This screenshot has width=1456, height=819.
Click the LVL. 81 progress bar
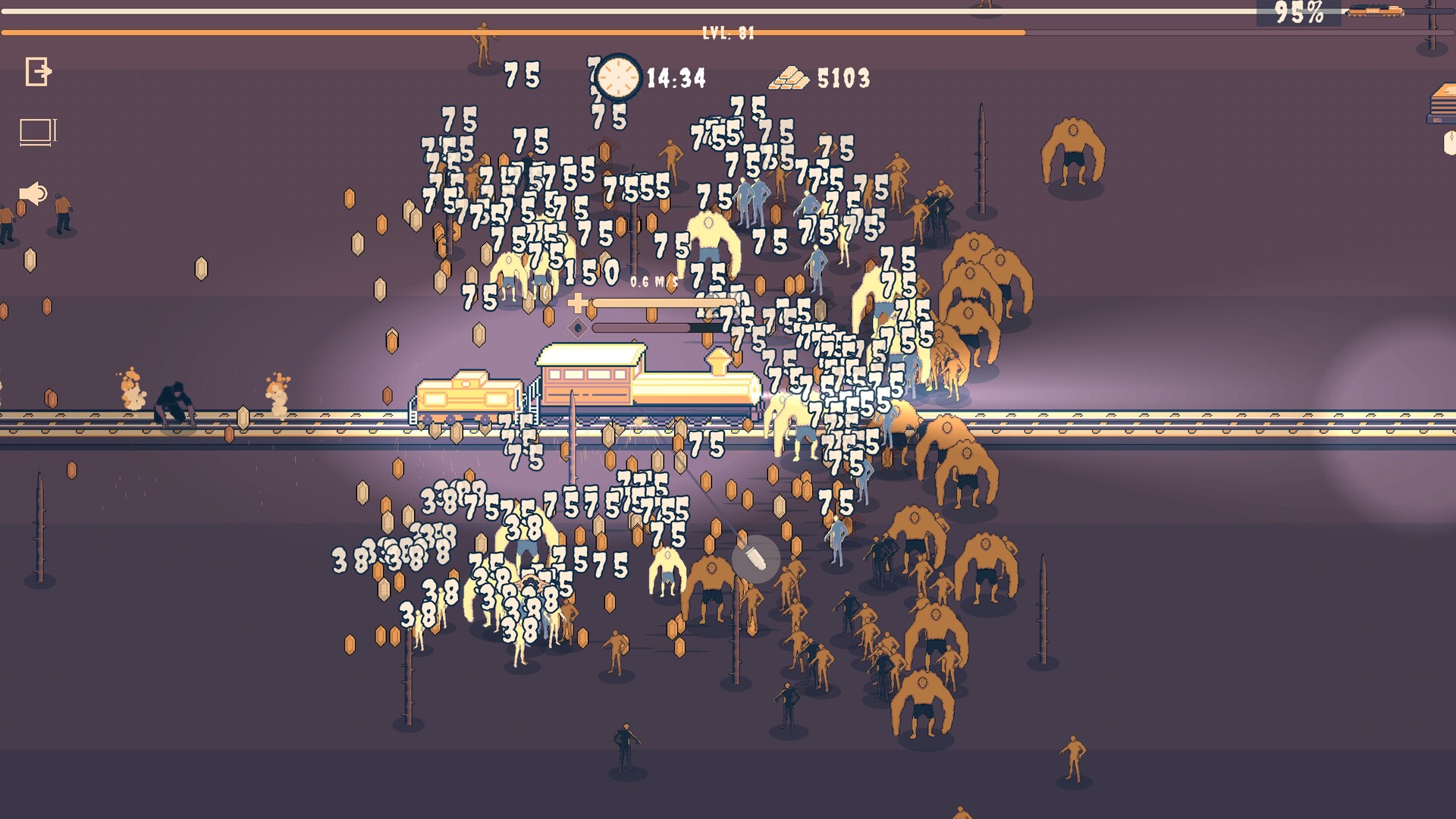coord(728,33)
